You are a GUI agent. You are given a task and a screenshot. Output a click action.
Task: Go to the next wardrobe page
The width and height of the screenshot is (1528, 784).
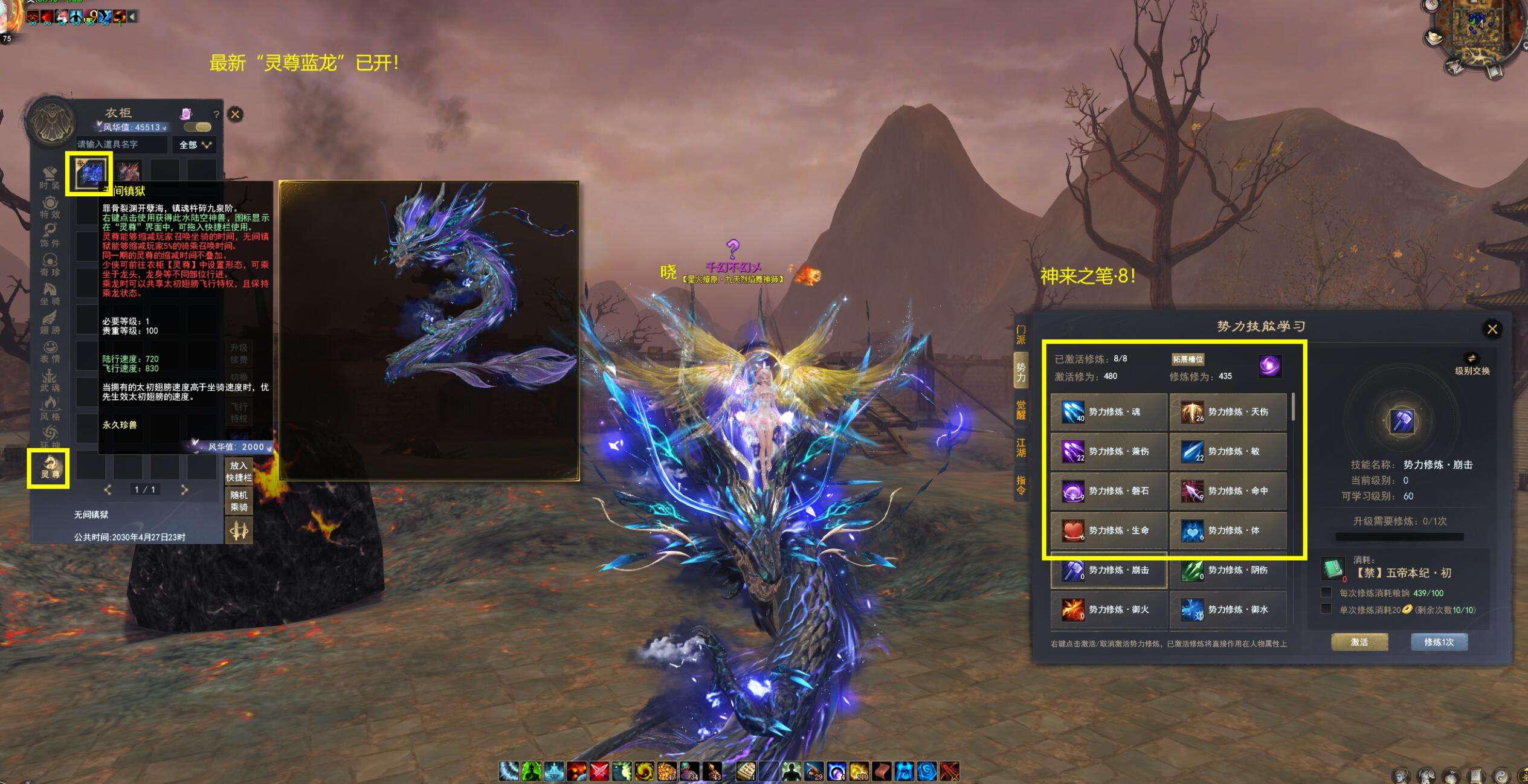pyautogui.click(x=184, y=490)
